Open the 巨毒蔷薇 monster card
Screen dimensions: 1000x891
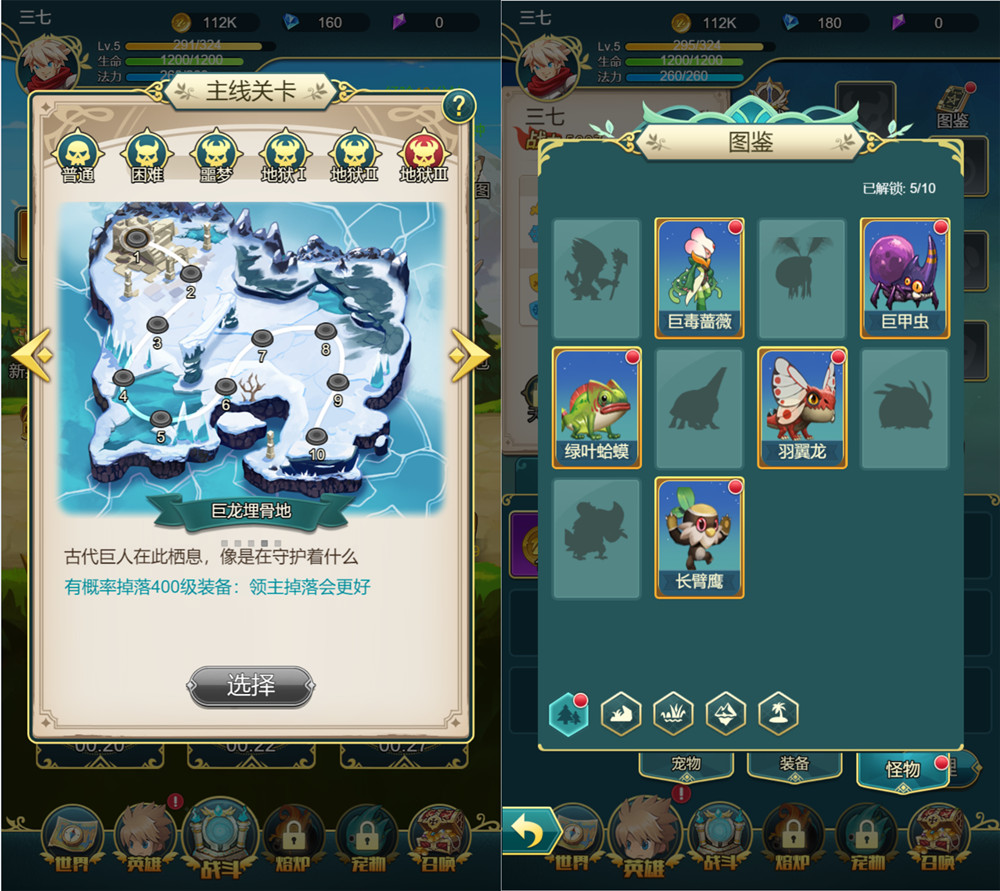click(x=700, y=278)
